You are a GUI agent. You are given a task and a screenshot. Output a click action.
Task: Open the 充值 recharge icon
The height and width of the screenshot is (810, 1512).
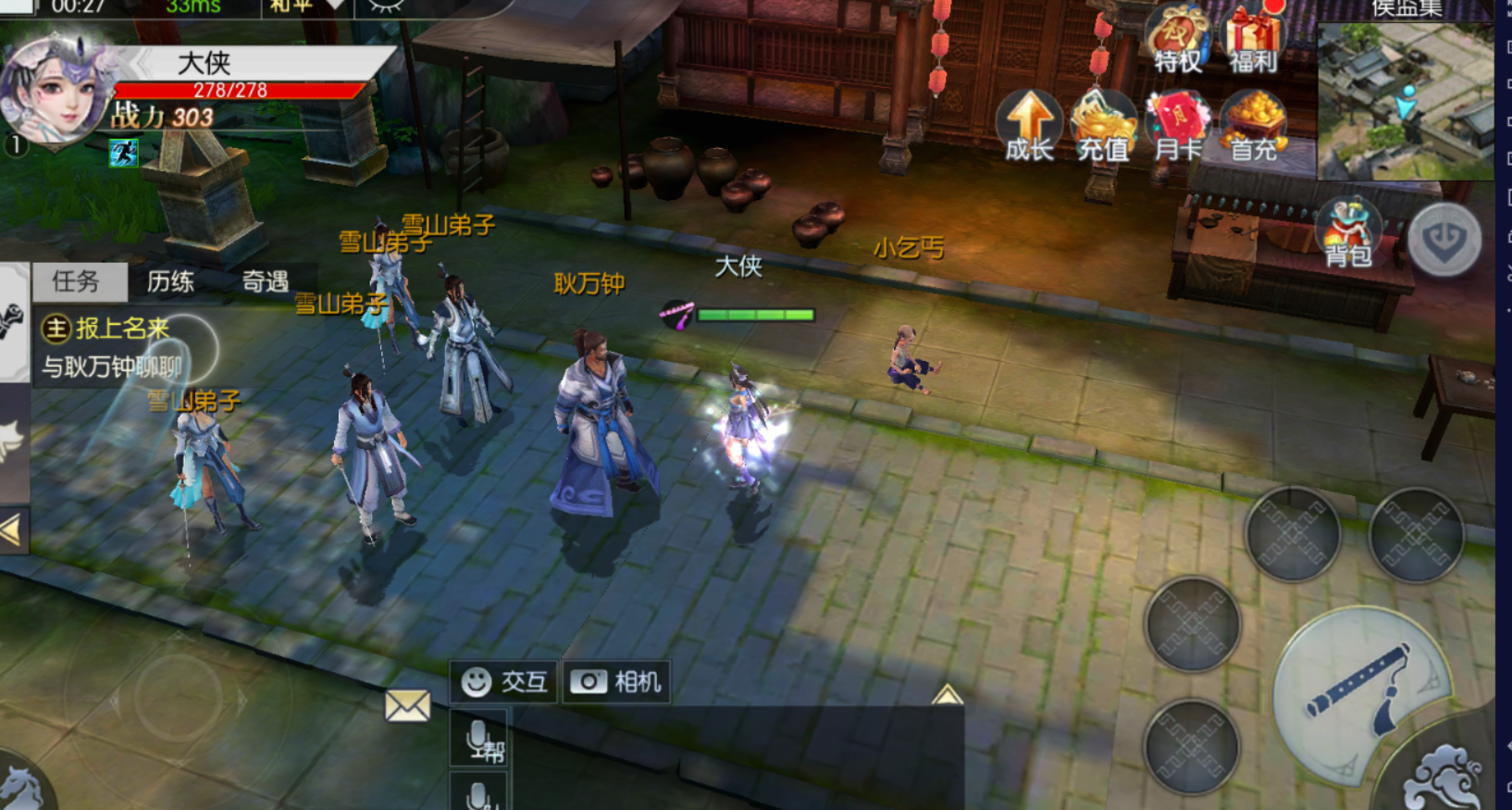tap(1103, 127)
